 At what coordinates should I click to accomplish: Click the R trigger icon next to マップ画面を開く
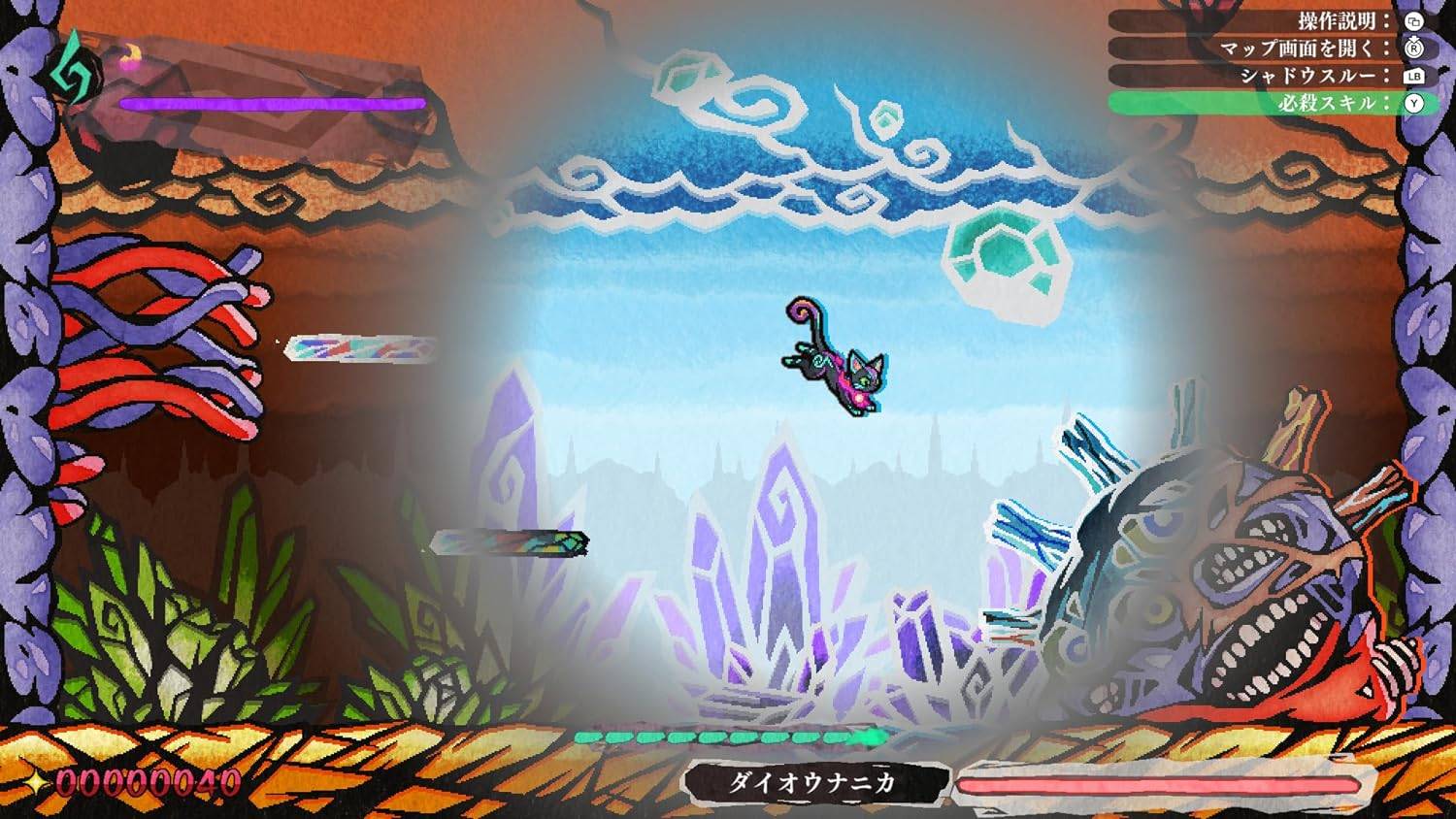point(1415,49)
